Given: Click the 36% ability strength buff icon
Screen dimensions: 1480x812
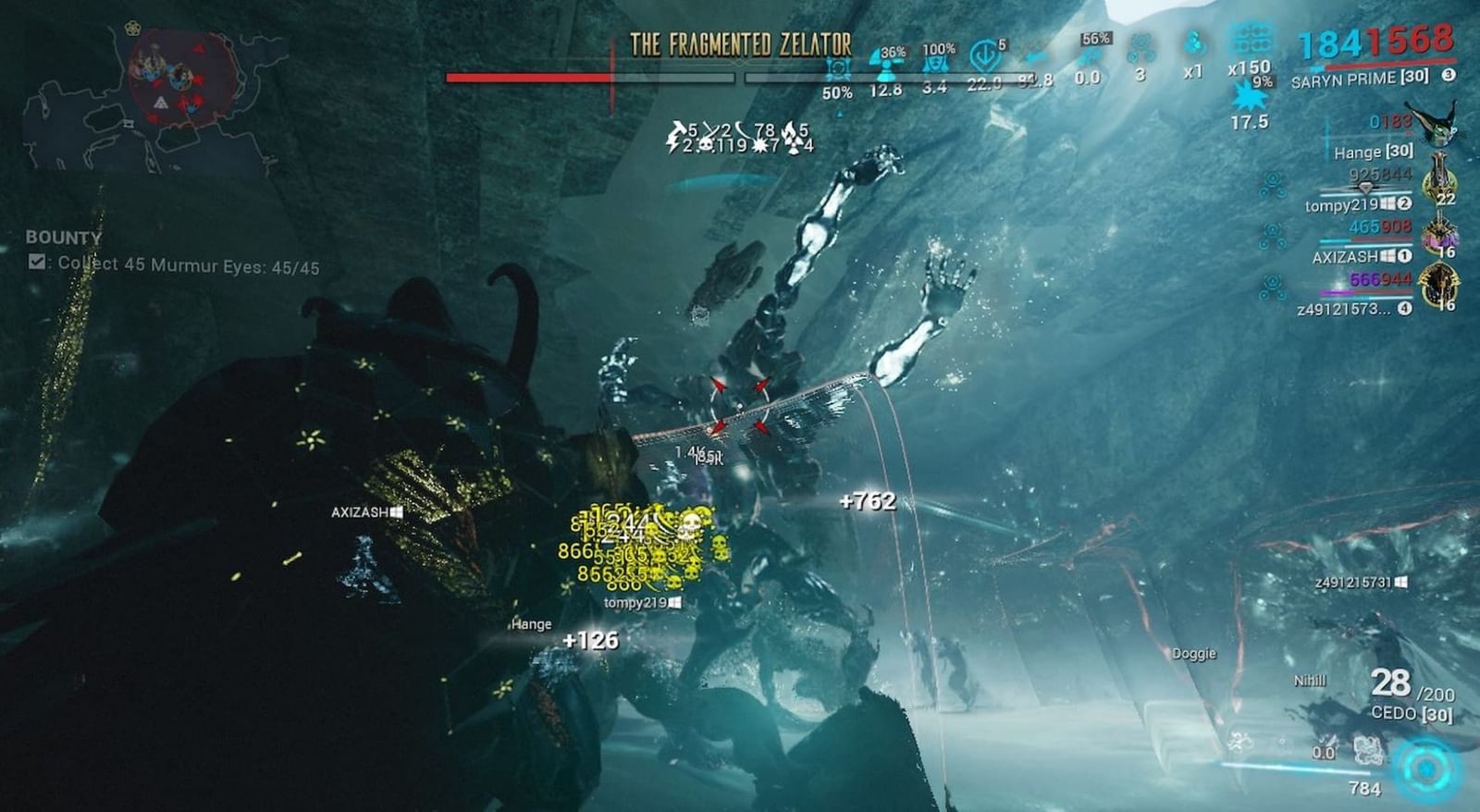Looking at the screenshot, I should click(886, 62).
